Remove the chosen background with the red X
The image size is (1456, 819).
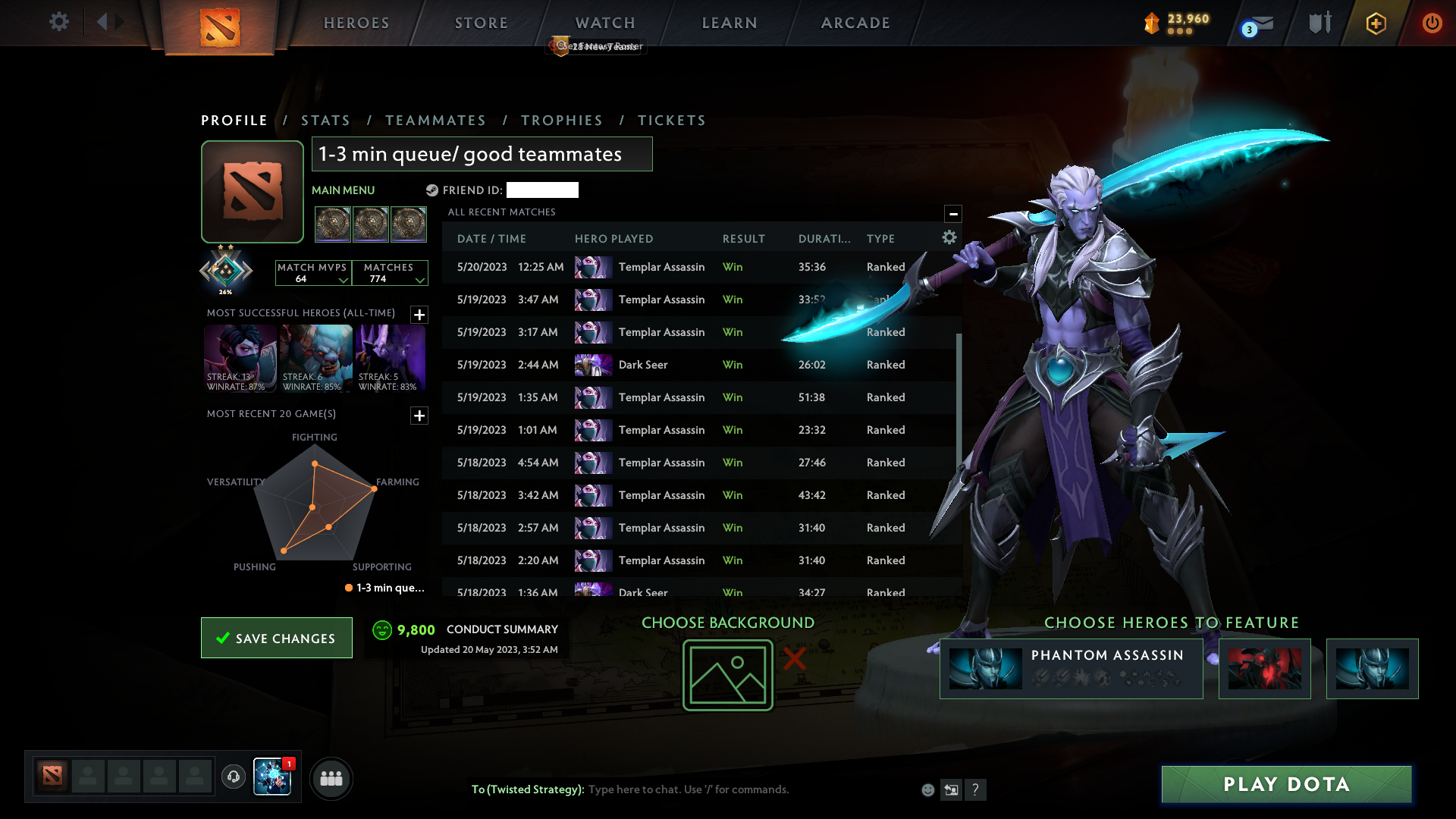(x=793, y=660)
